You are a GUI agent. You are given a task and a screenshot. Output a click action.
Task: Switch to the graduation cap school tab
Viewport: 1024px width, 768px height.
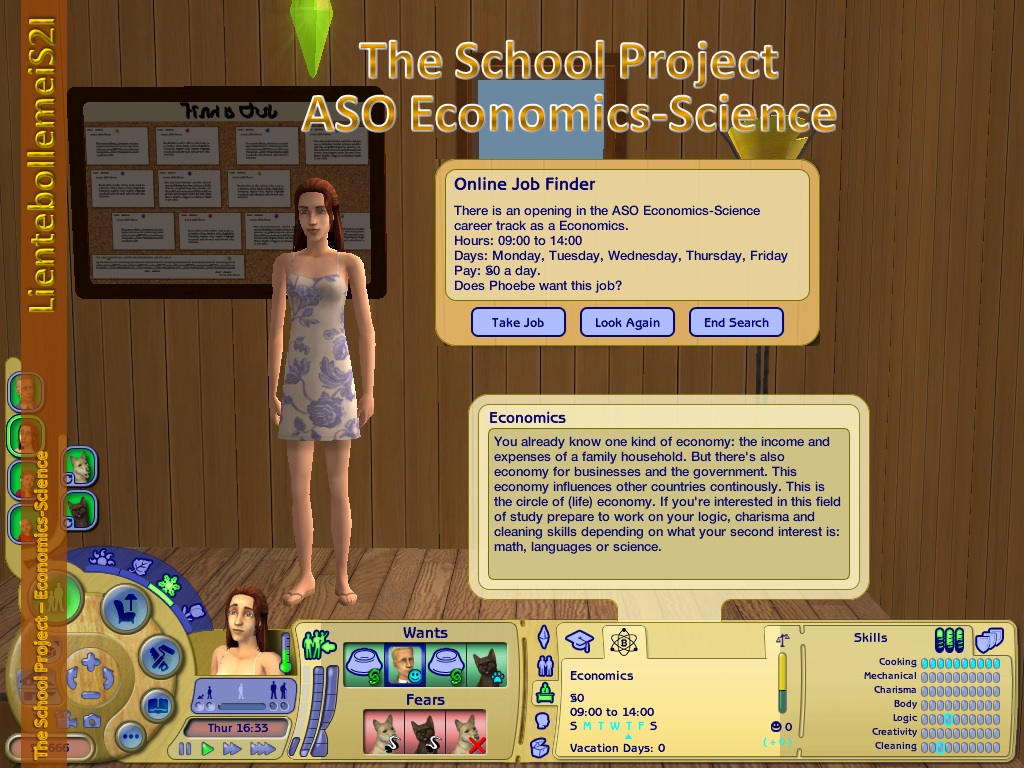[581, 641]
